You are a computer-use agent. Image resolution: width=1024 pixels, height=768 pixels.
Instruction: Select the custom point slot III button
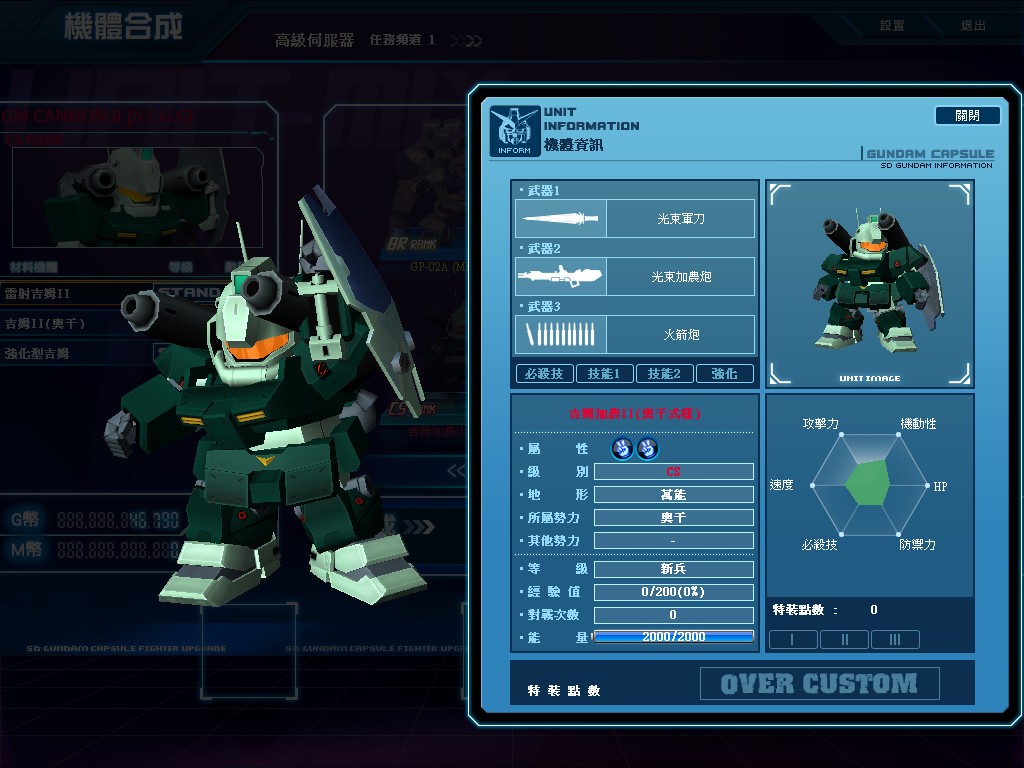tap(895, 640)
